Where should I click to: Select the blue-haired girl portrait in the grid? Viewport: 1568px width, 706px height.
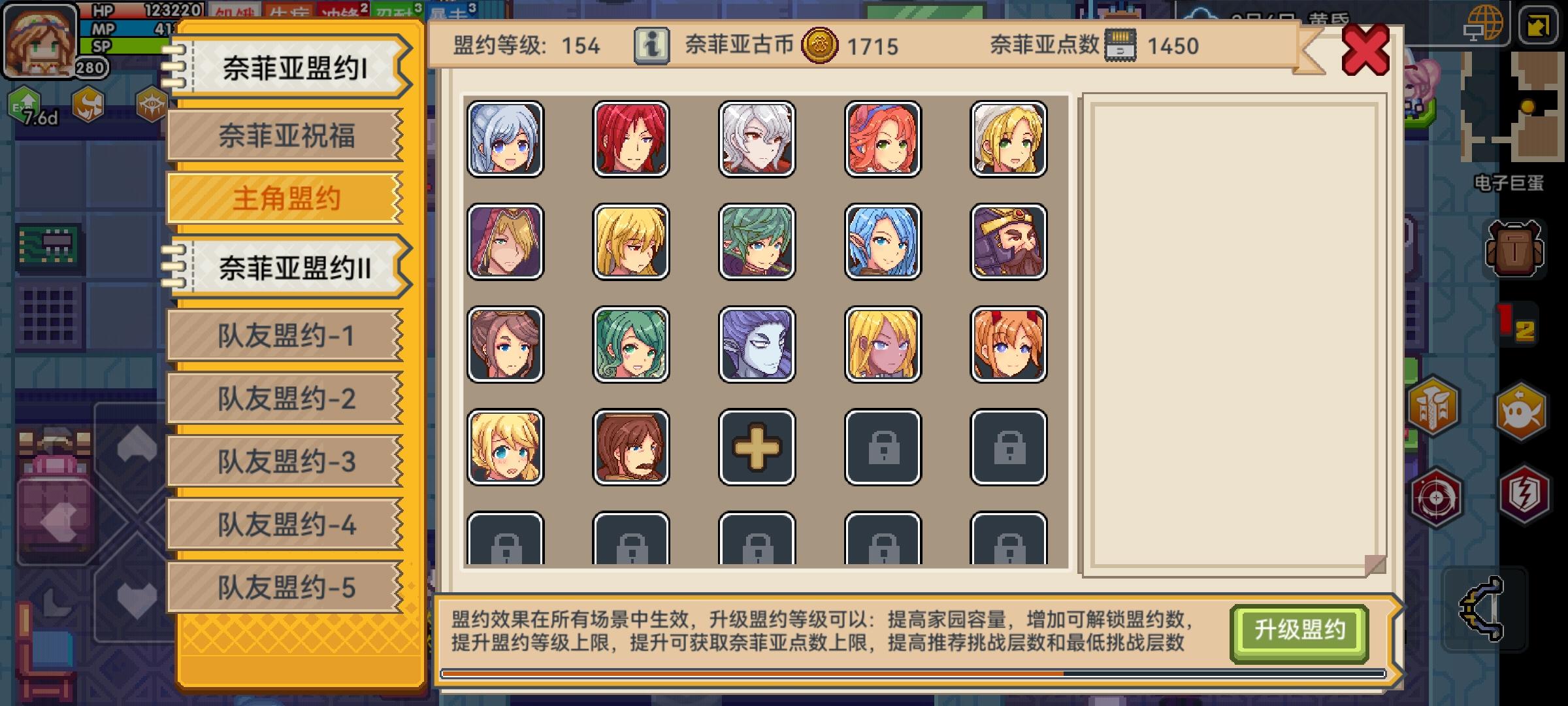(882, 241)
